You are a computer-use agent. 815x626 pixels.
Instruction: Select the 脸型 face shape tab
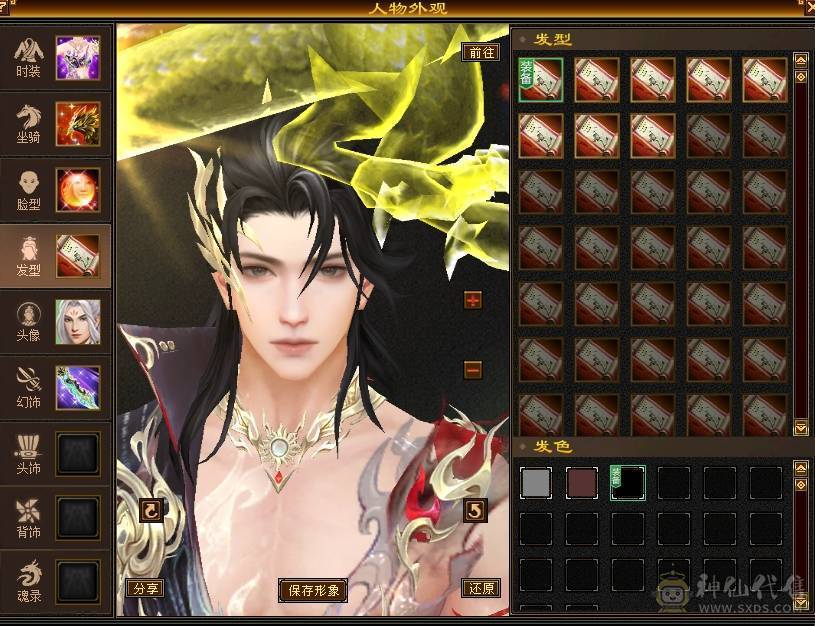point(55,189)
